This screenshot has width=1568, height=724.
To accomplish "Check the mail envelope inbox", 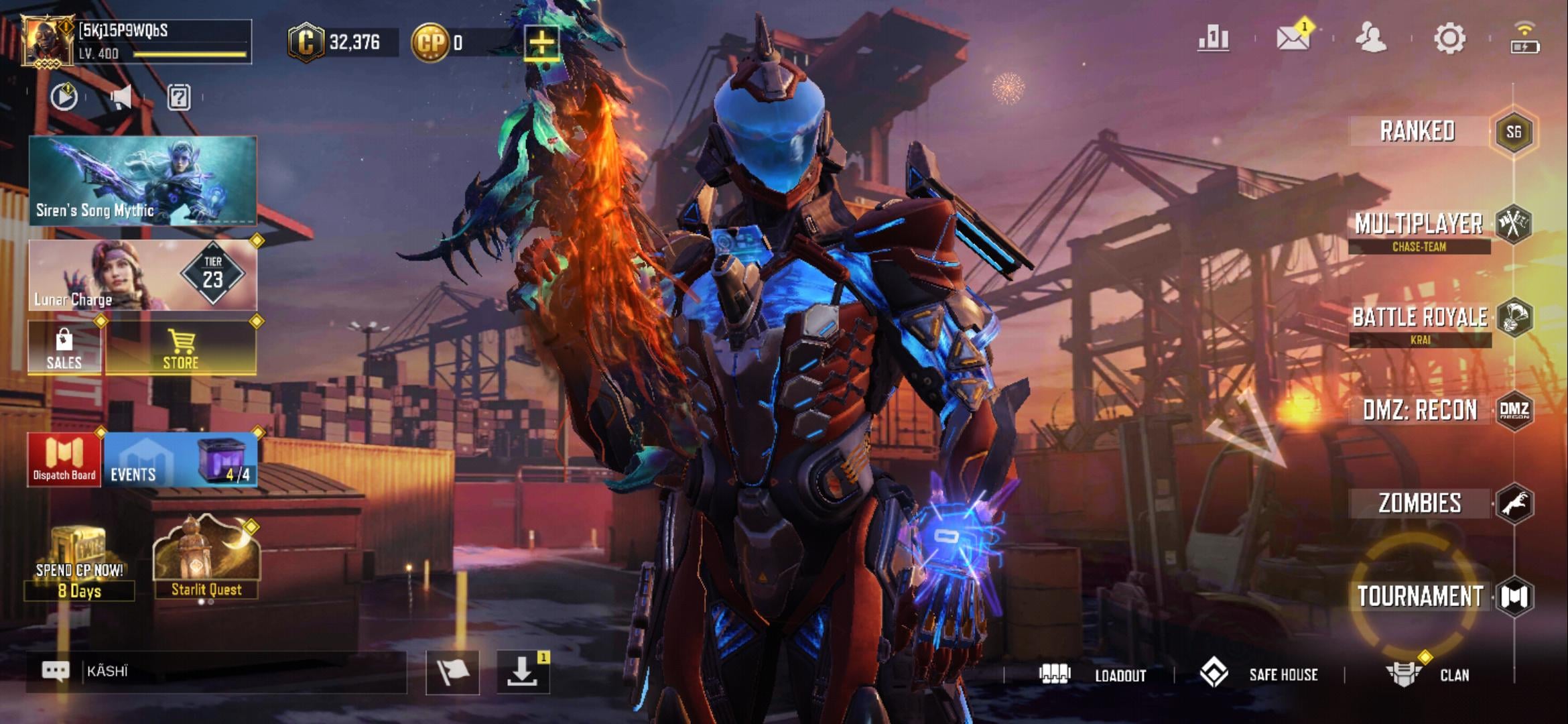I will (x=1293, y=39).
